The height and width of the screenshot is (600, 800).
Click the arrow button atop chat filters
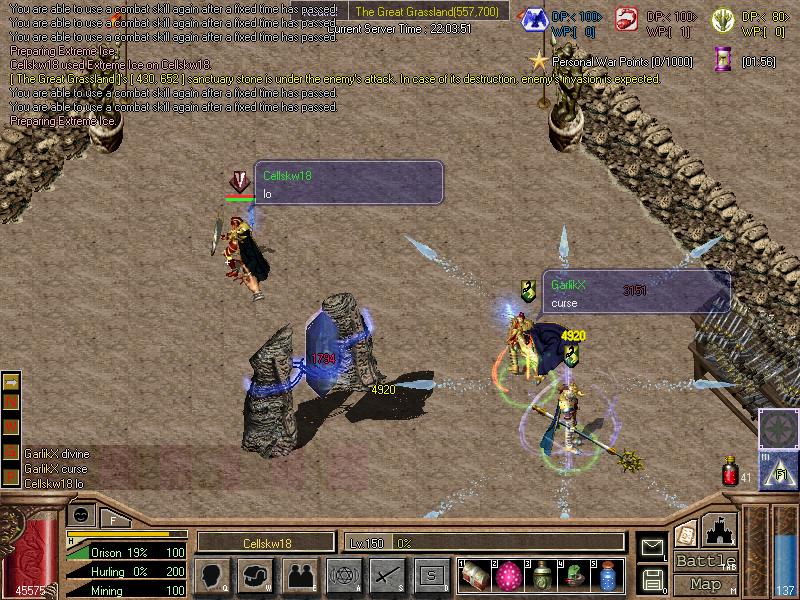pos(12,382)
